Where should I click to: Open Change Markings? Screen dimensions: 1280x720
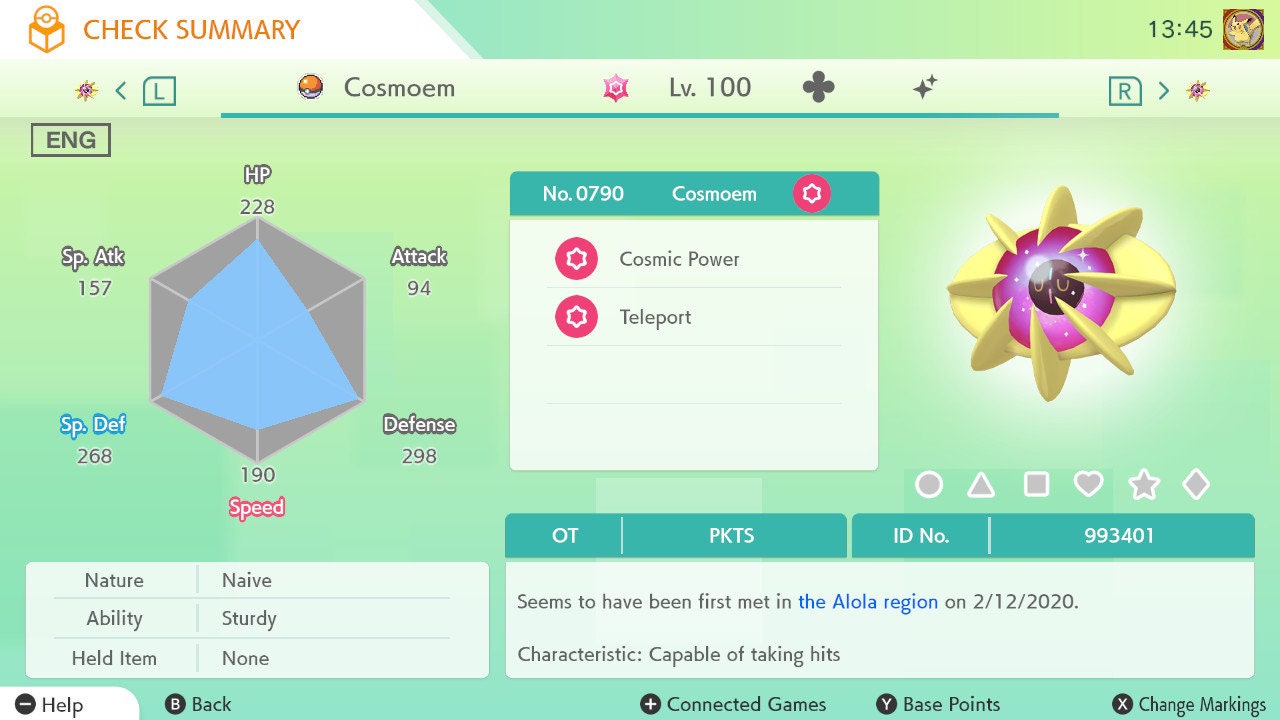1190,705
